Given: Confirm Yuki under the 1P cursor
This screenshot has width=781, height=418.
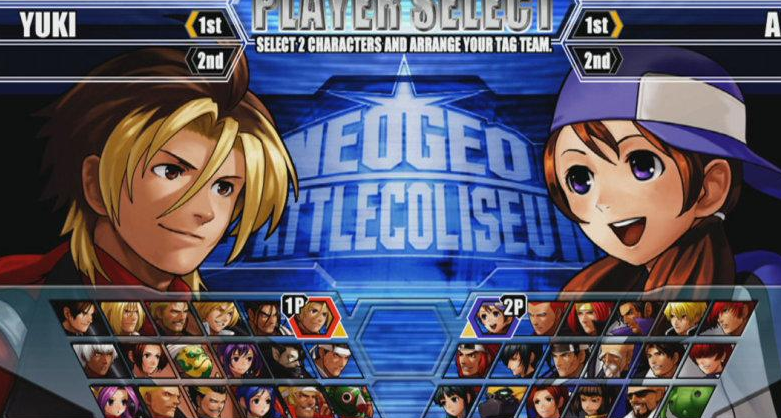Looking at the screenshot, I should tap(313, 318).
